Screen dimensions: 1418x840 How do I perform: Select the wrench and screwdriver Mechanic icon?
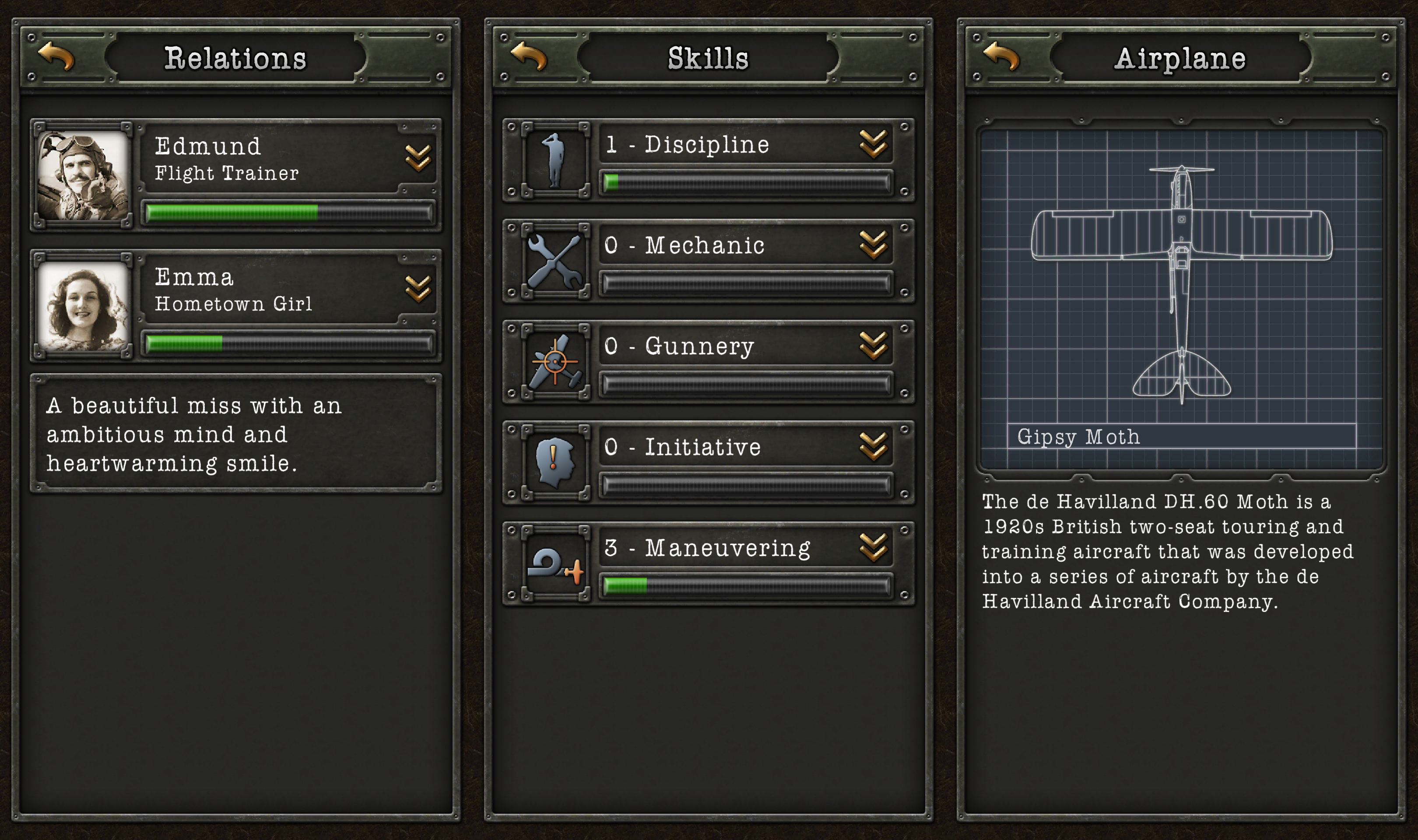tap(555, 261)
